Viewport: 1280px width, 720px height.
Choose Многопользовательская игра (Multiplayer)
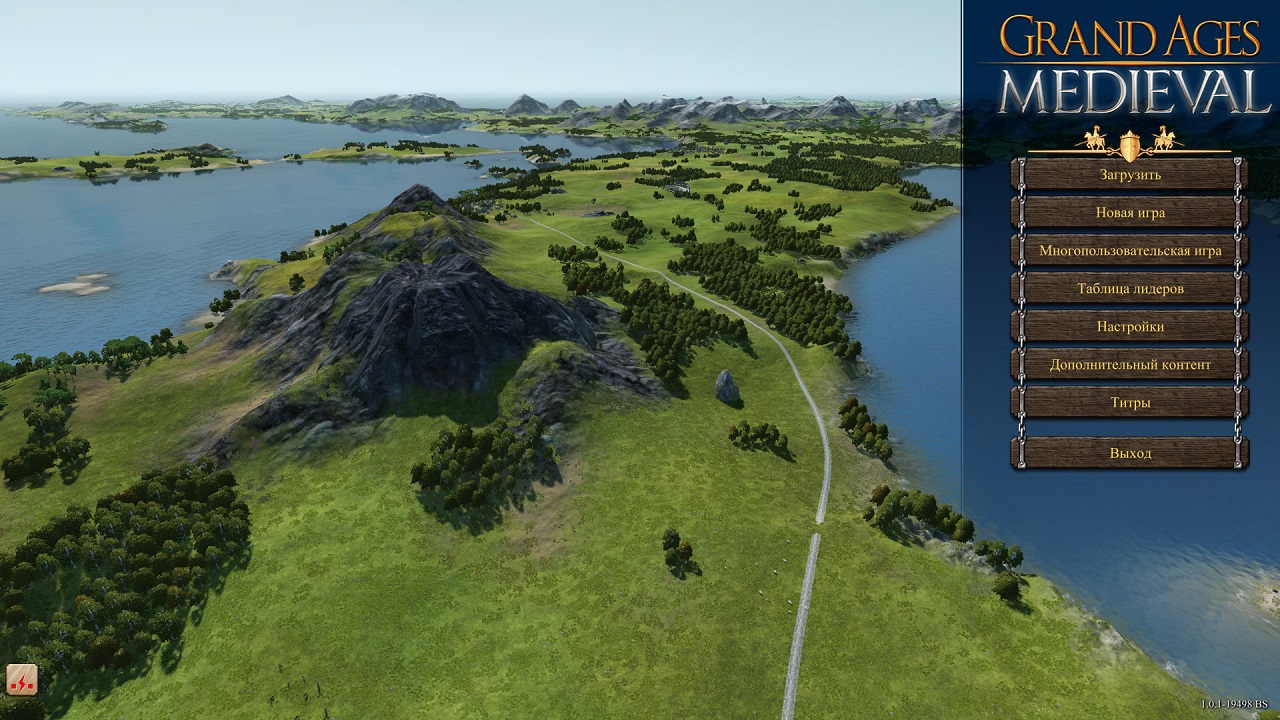1130,250
